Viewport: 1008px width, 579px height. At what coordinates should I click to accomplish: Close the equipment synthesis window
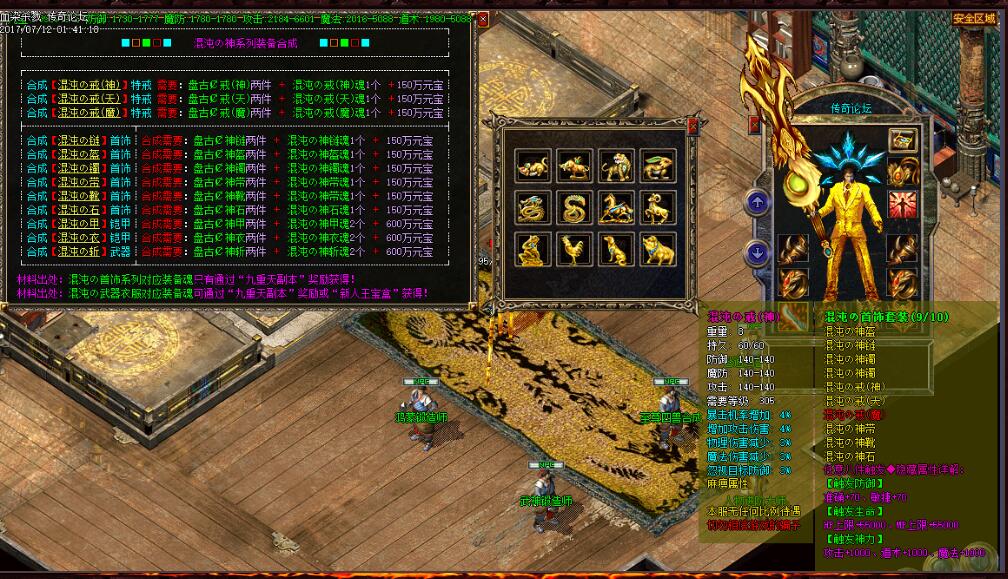(483, 19)
